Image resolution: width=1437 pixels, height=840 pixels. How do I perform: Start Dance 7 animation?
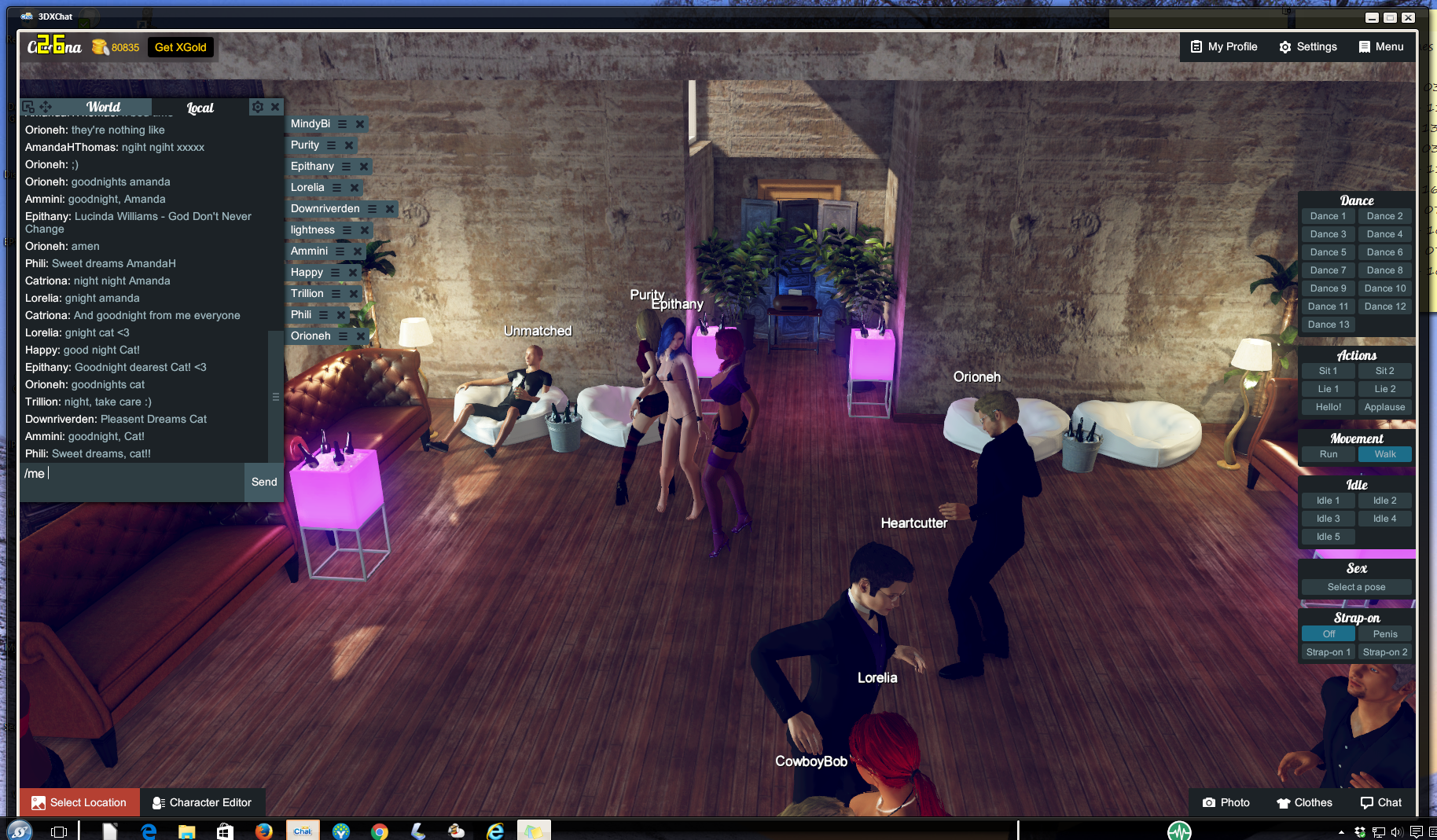pyautogui.click(x=1328, y=270)
